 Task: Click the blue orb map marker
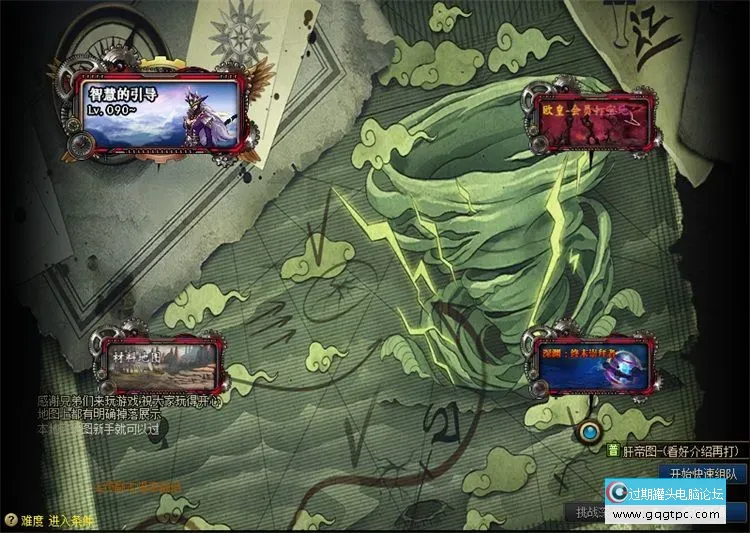(592, 433)
